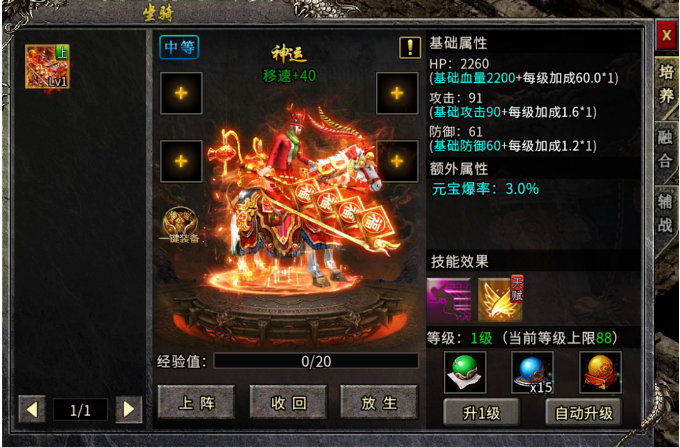The image size is (680, 447).
Task: Start 自动升级 auto upgrade
Action: click(x=584, y=412)
